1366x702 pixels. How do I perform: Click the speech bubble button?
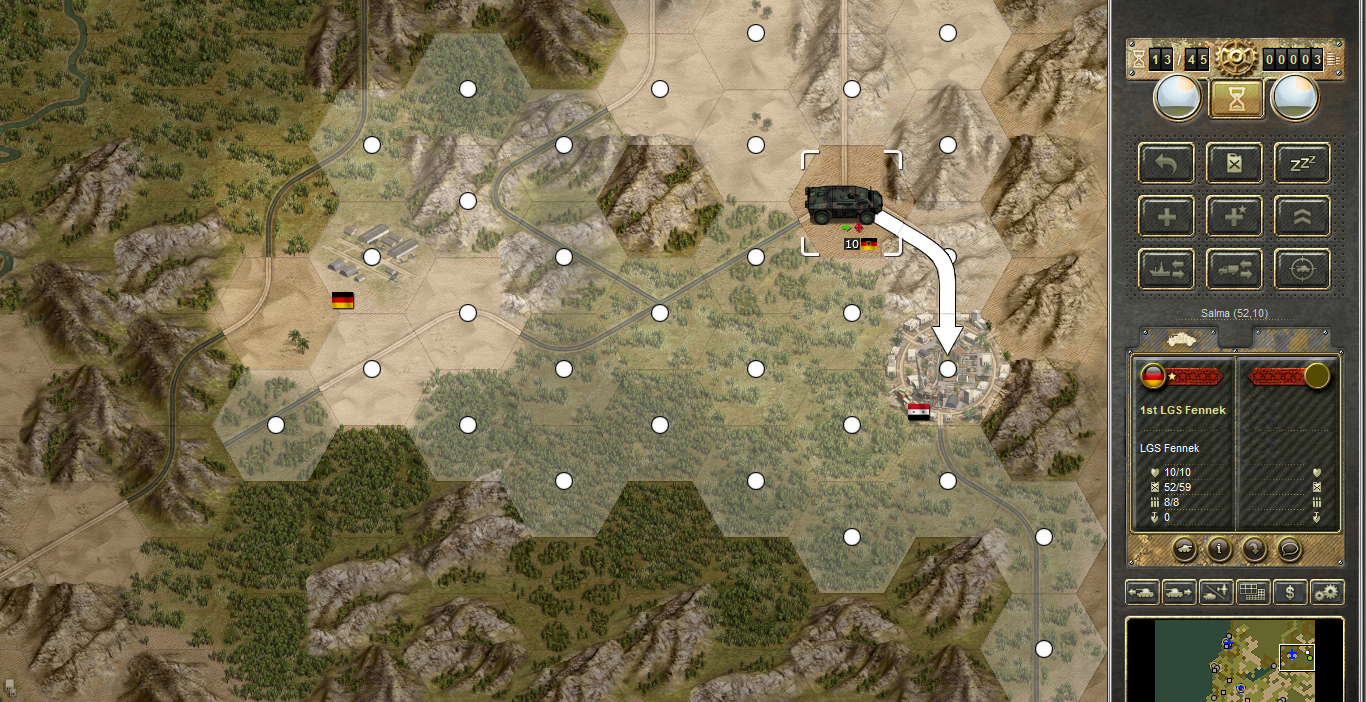coord(1290,548)
